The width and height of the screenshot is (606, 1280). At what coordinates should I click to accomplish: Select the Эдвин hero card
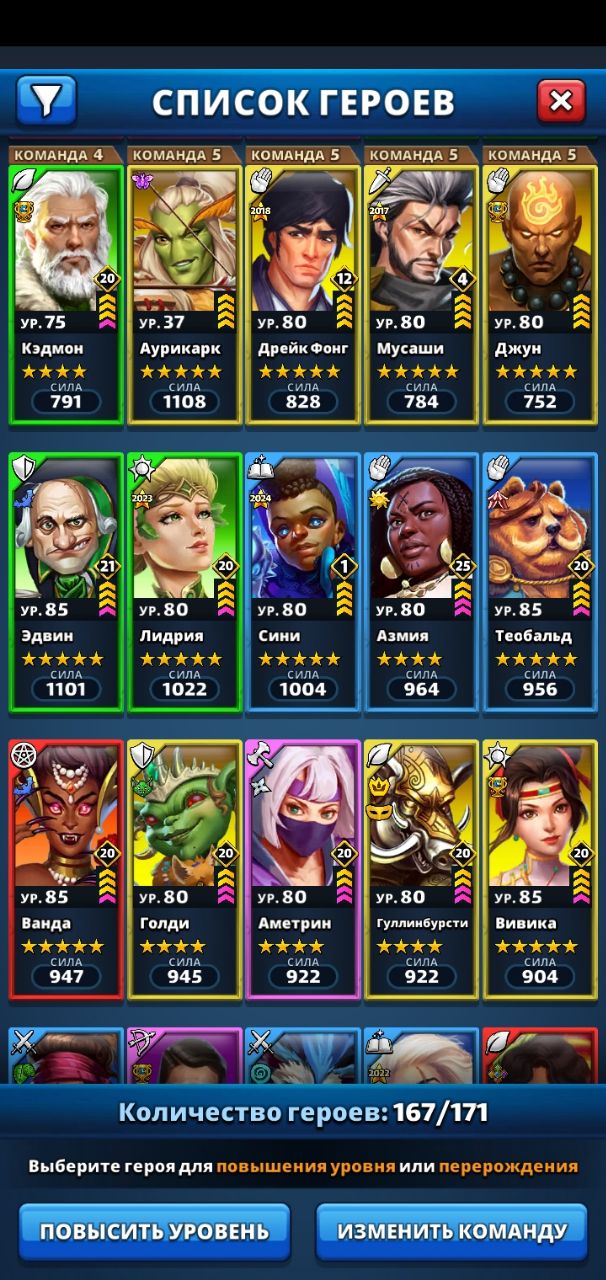pyautogui.click(x=66, y=581)
